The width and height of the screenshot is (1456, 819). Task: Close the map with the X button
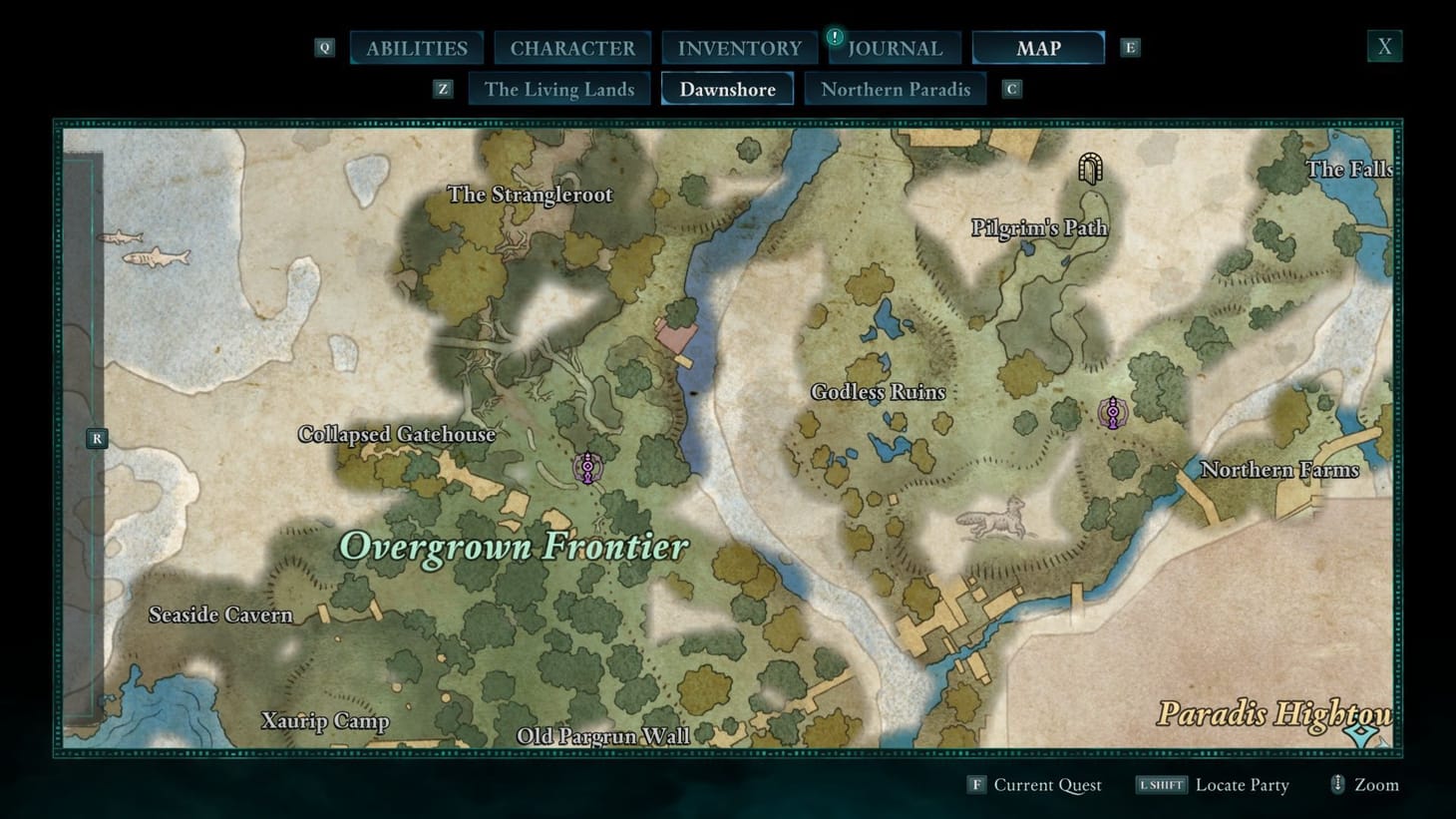(x=1384, y=45)
